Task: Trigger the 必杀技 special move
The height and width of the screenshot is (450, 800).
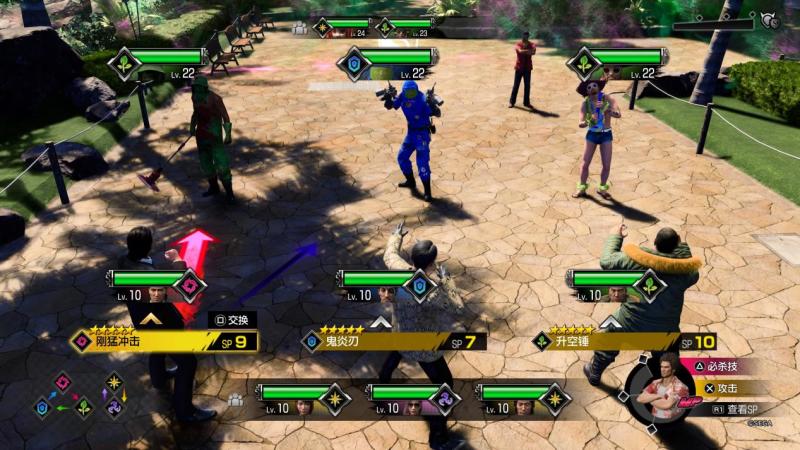Action: tap(716, 368)
